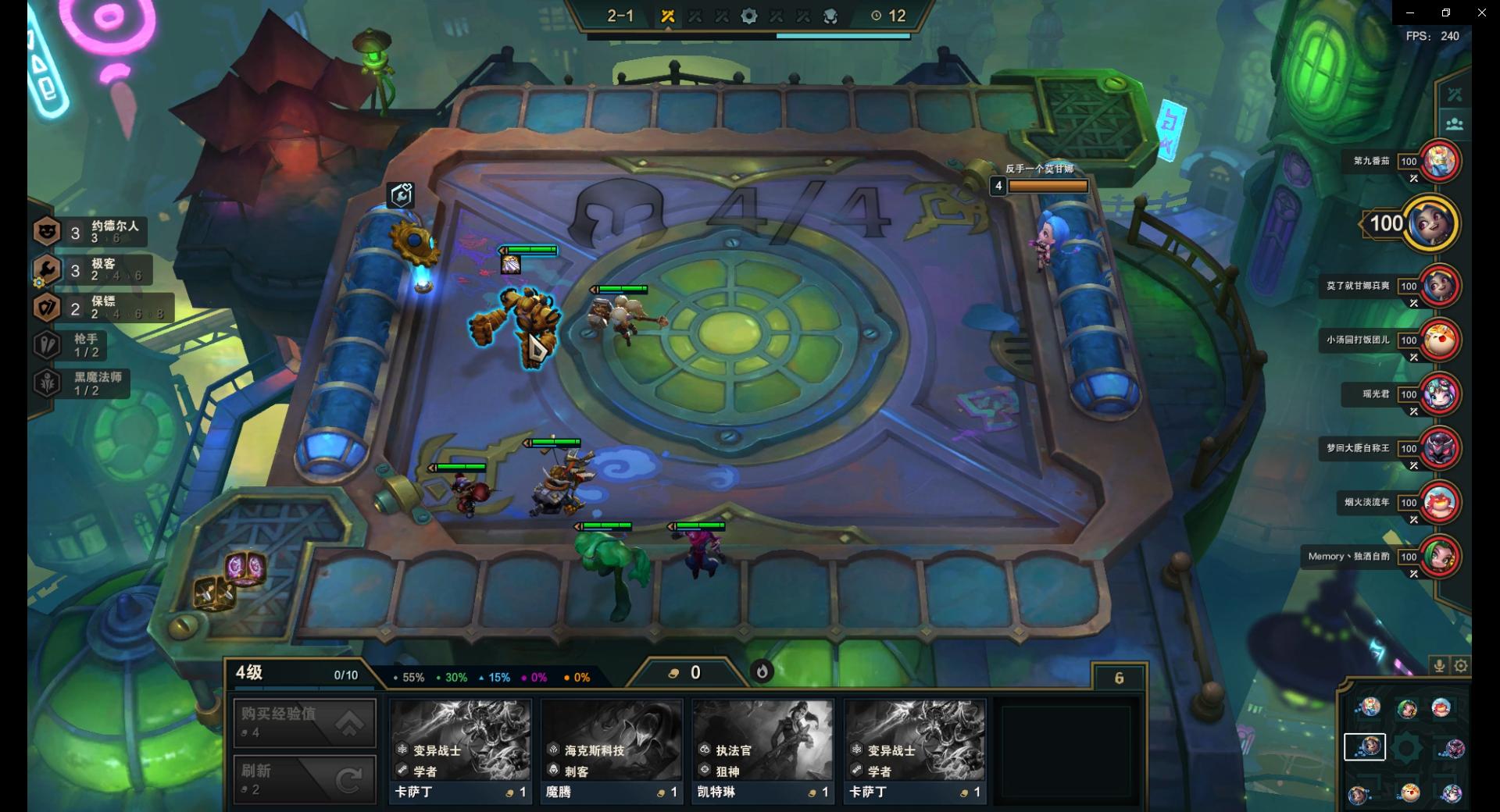
Task: Minimize the game window
Action: (x=1410, y=12)
